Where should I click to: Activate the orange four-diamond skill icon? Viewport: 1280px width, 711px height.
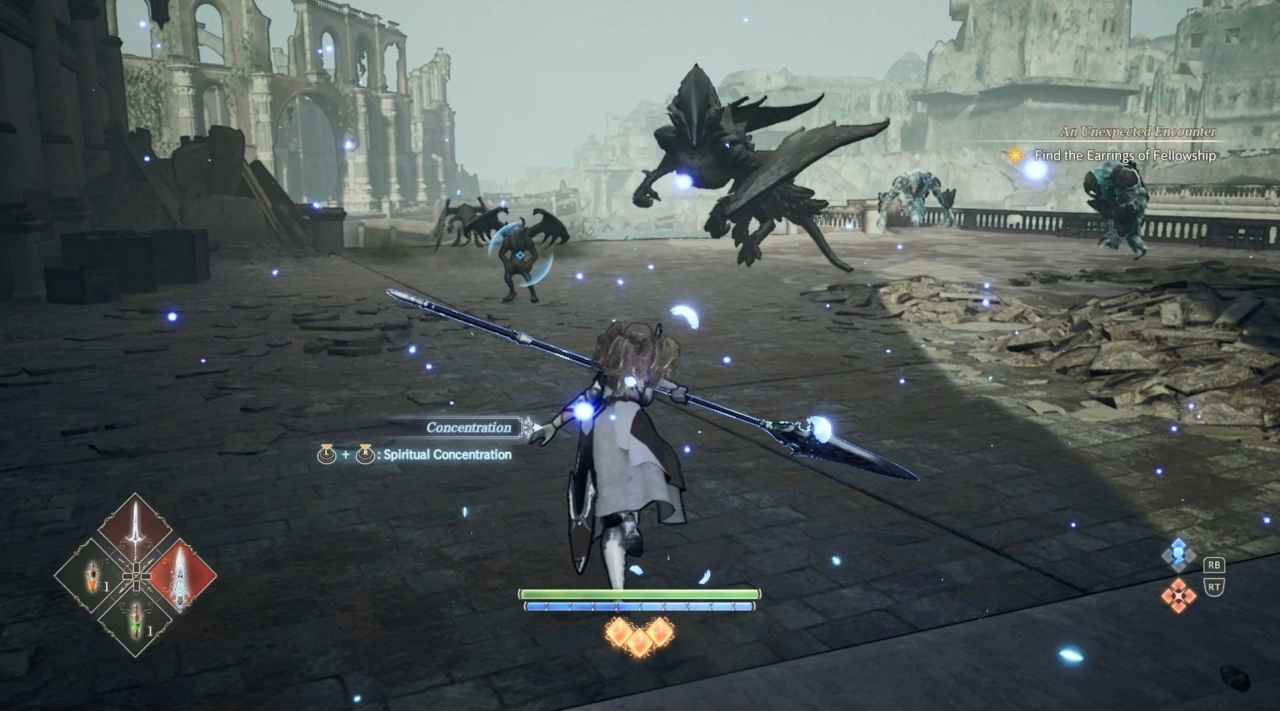pyautogui.click(x=1179, y=595)
